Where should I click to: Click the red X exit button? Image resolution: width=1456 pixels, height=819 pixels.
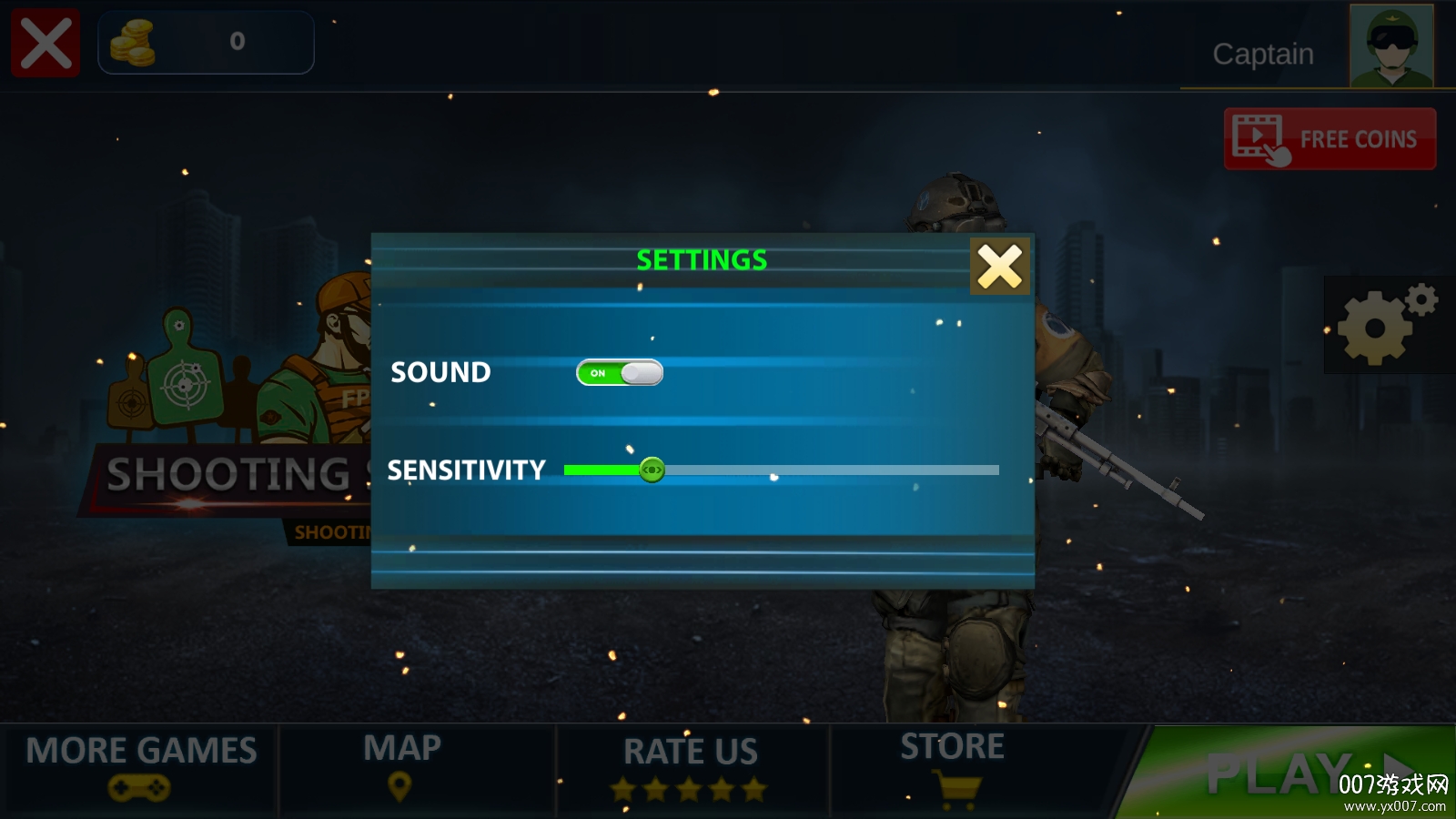[x=45, y=43]
